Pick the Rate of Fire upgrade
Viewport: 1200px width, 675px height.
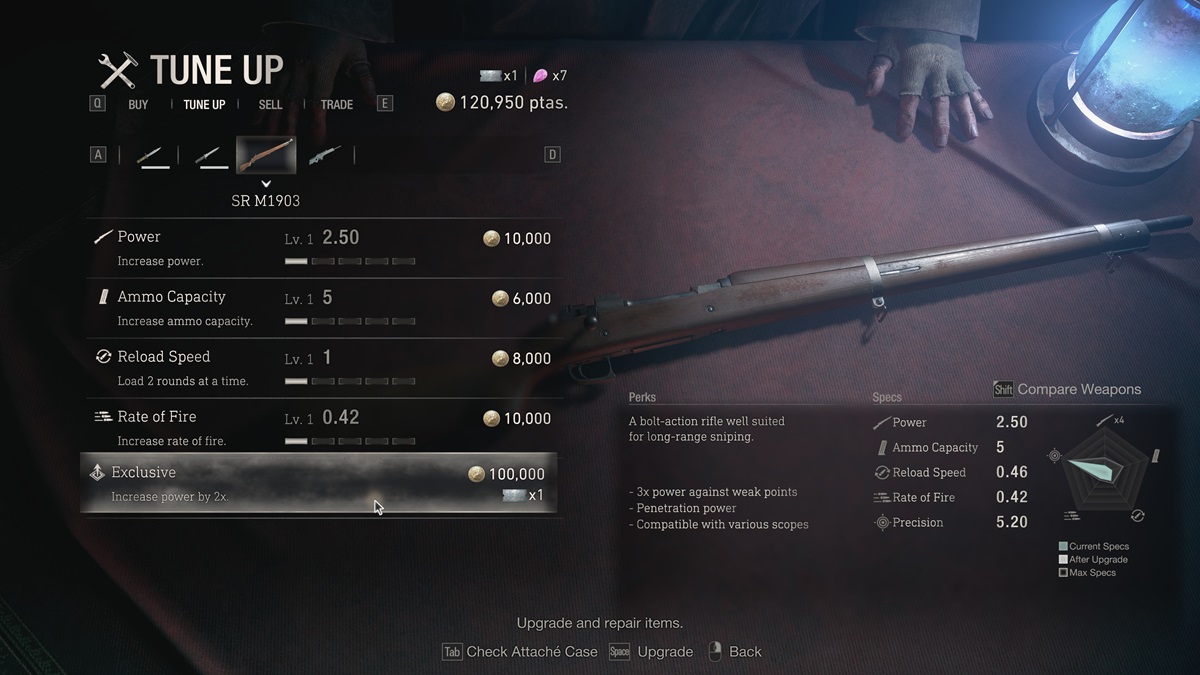click(x=320, y=428)
